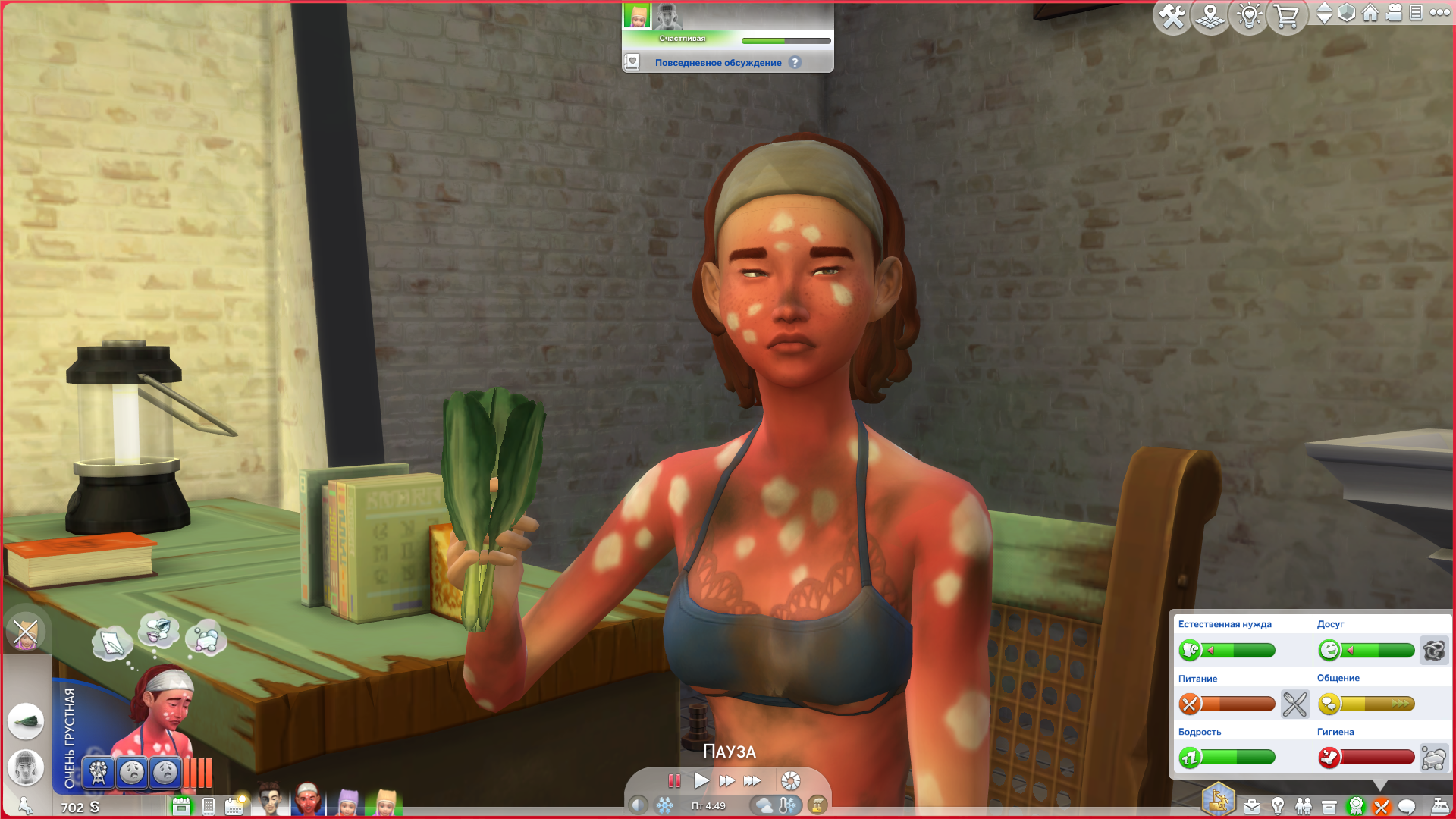This screenshot has width=1456, height=819.
Task: Select the face-painted man household portrait
Action: (269, 800)
